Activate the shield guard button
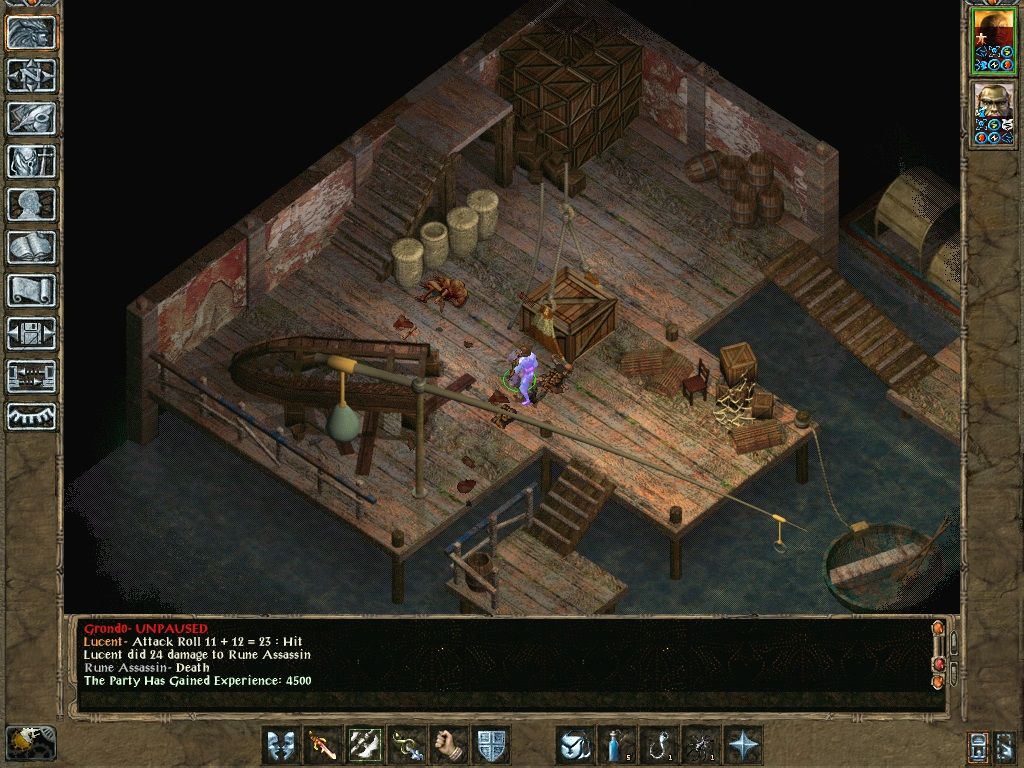 [x=491, y=745]
